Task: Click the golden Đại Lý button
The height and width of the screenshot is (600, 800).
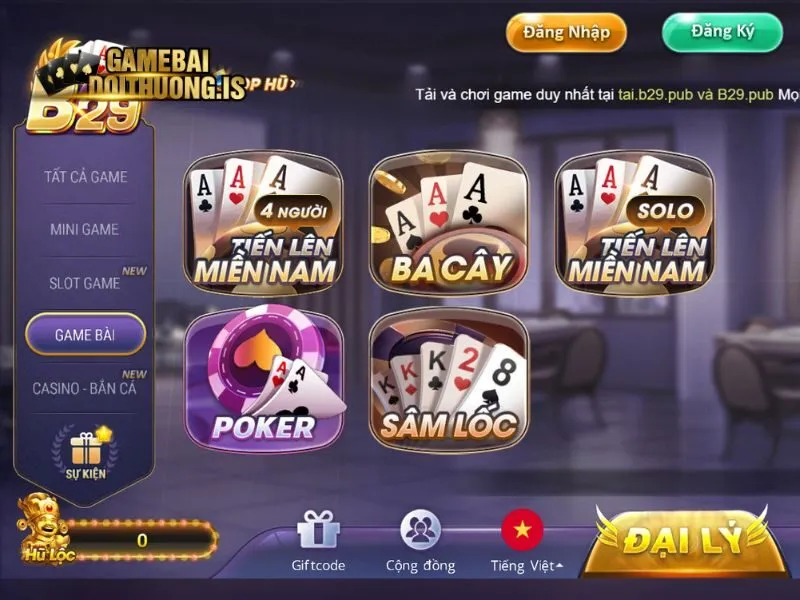Action: (684, 540)
